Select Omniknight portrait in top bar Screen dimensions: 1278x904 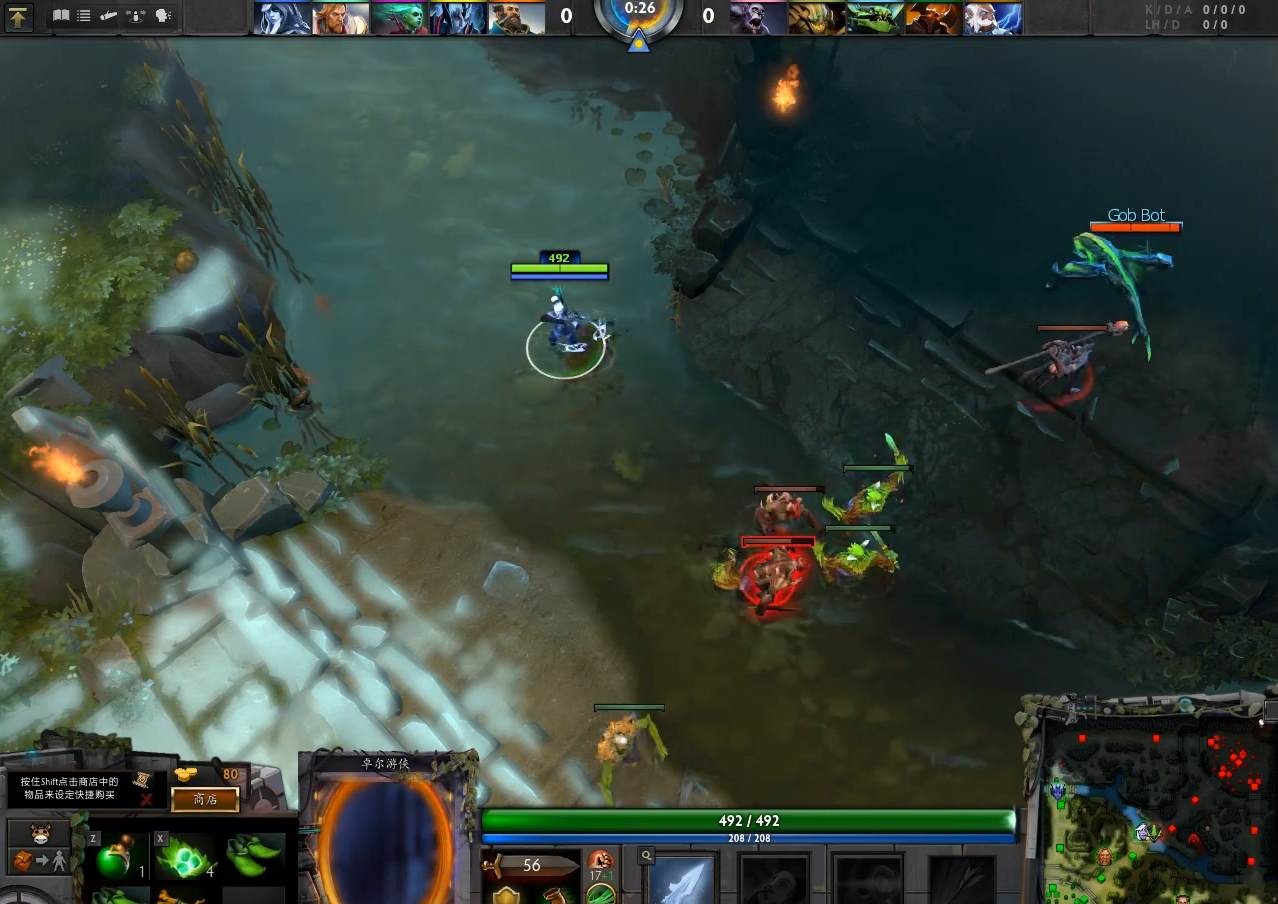(341, 18)
